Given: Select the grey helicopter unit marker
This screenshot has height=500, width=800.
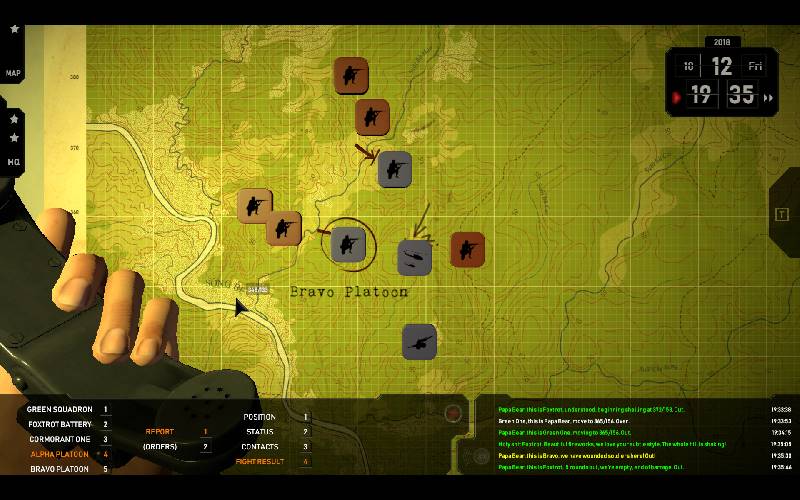Looking at the screenshot, I should [414, 257].
